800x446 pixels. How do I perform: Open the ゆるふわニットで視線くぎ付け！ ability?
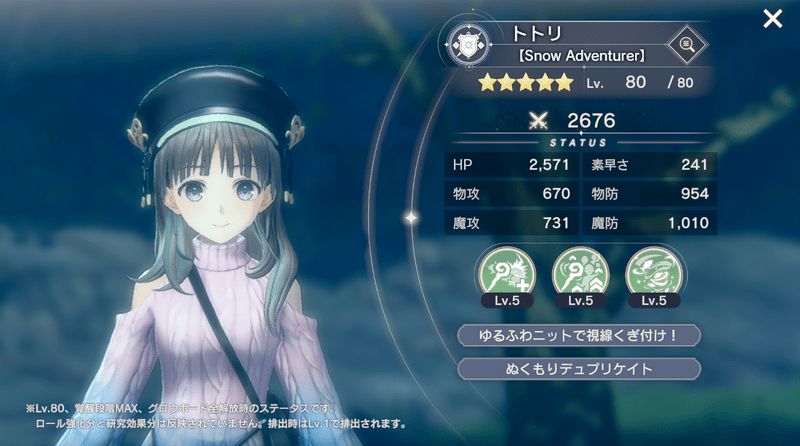tap(578, 335)
